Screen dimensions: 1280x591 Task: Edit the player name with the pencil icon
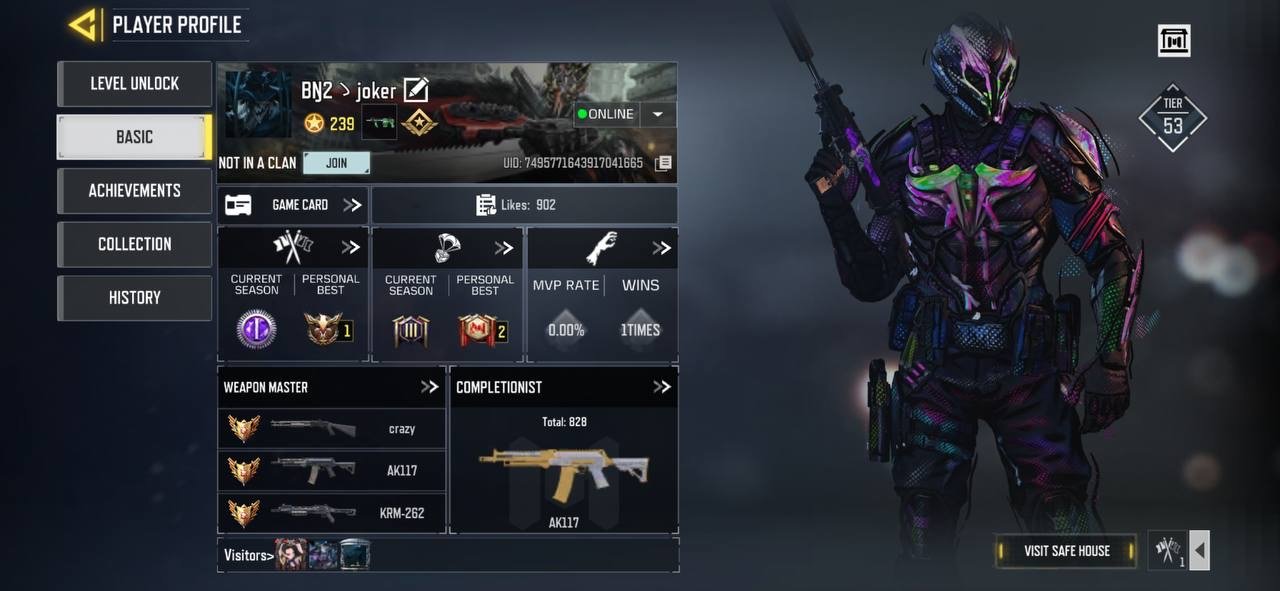pyautogui.click(x=415, y=91)
